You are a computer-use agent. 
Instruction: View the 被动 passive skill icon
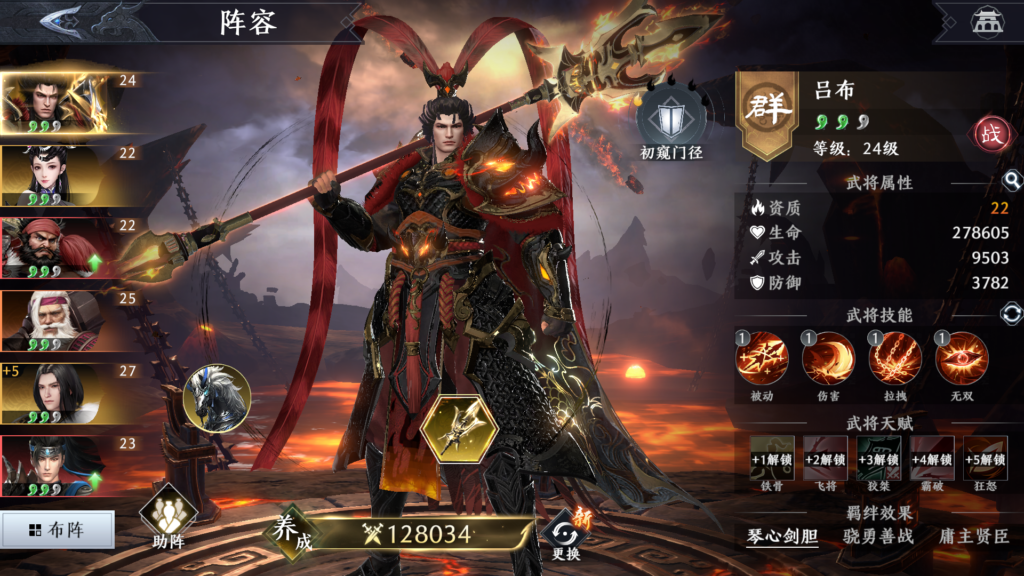pyautogui.click(x=762, y=360)
